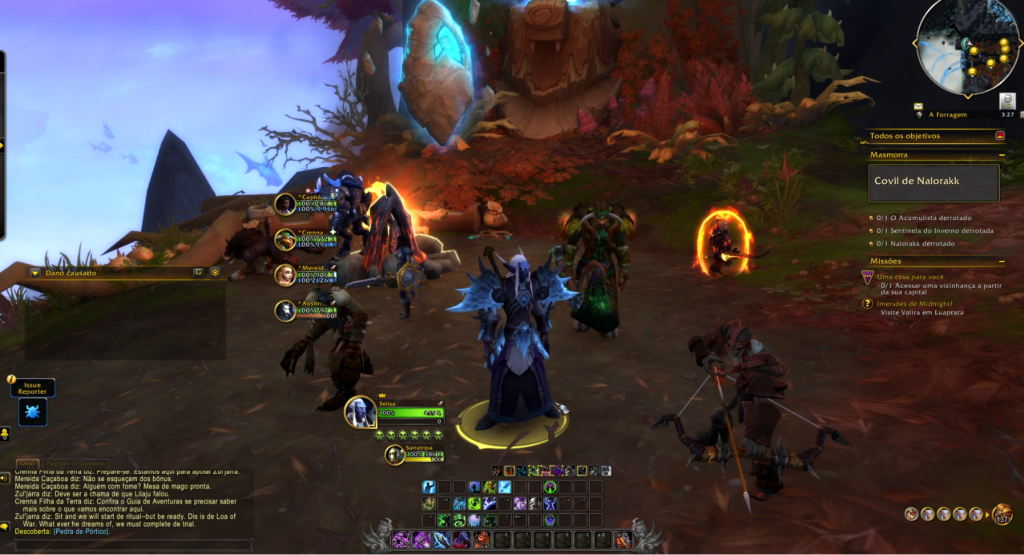Select party member Mereida's frame
The height and width of the screenshot is (555, 1024).
[287, 274]
